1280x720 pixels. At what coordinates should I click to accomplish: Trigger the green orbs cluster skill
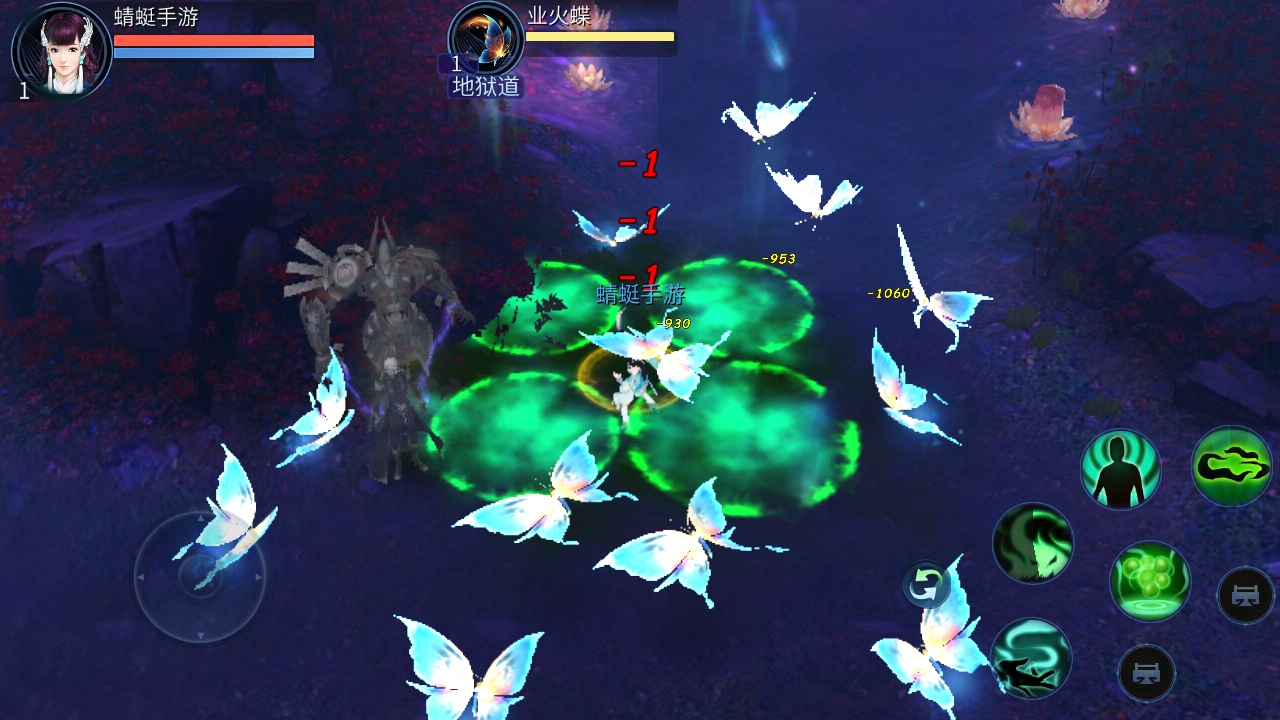[1149, 581]
